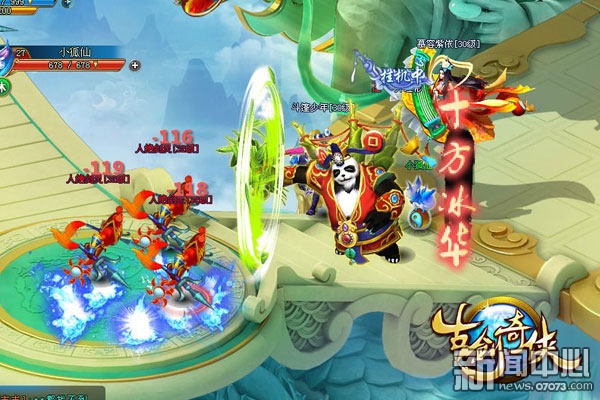Select the 小狐仙 pet name panel

point(75,49)
